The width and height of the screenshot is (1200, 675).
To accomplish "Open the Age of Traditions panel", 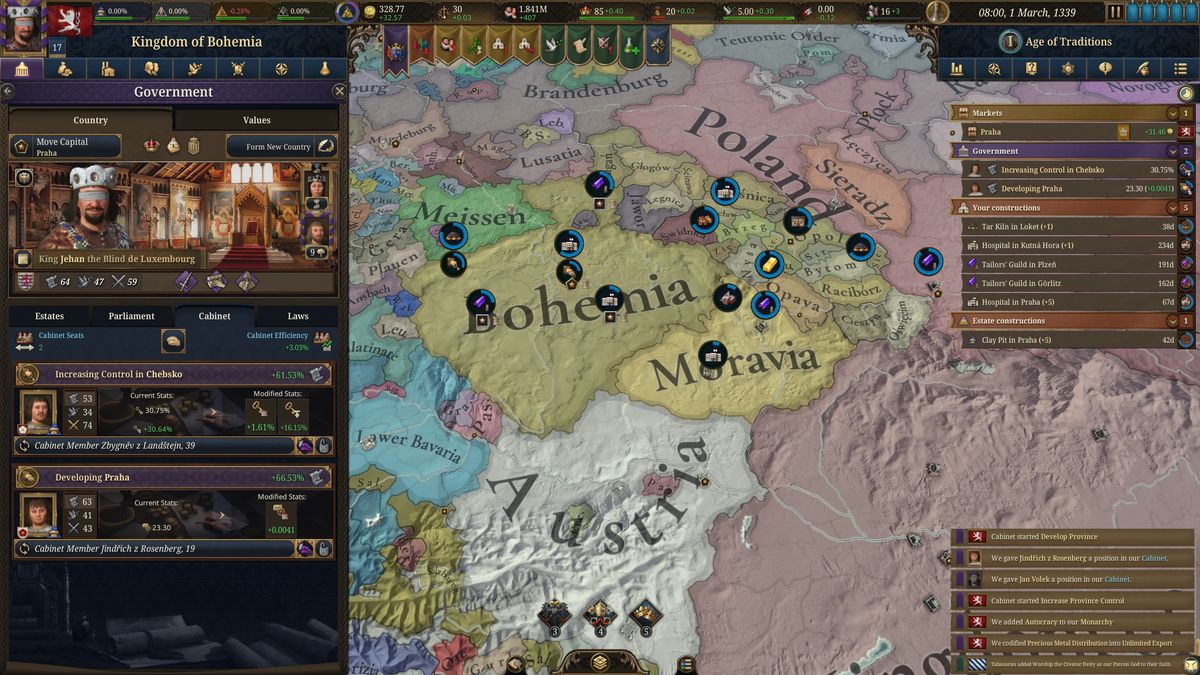I will point(1054,42).
